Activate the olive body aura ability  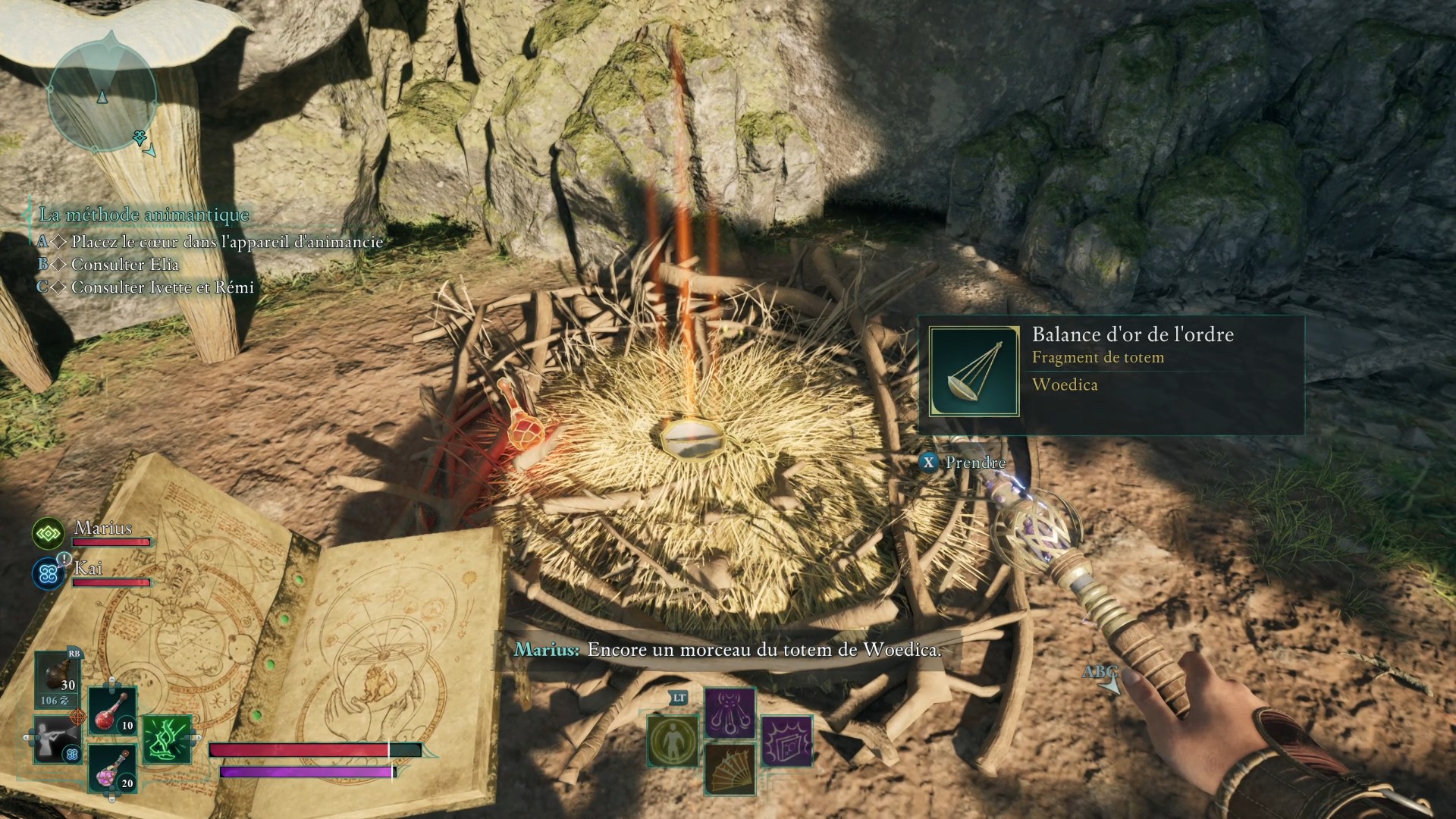pyautogui.click(x=673, y=739)
